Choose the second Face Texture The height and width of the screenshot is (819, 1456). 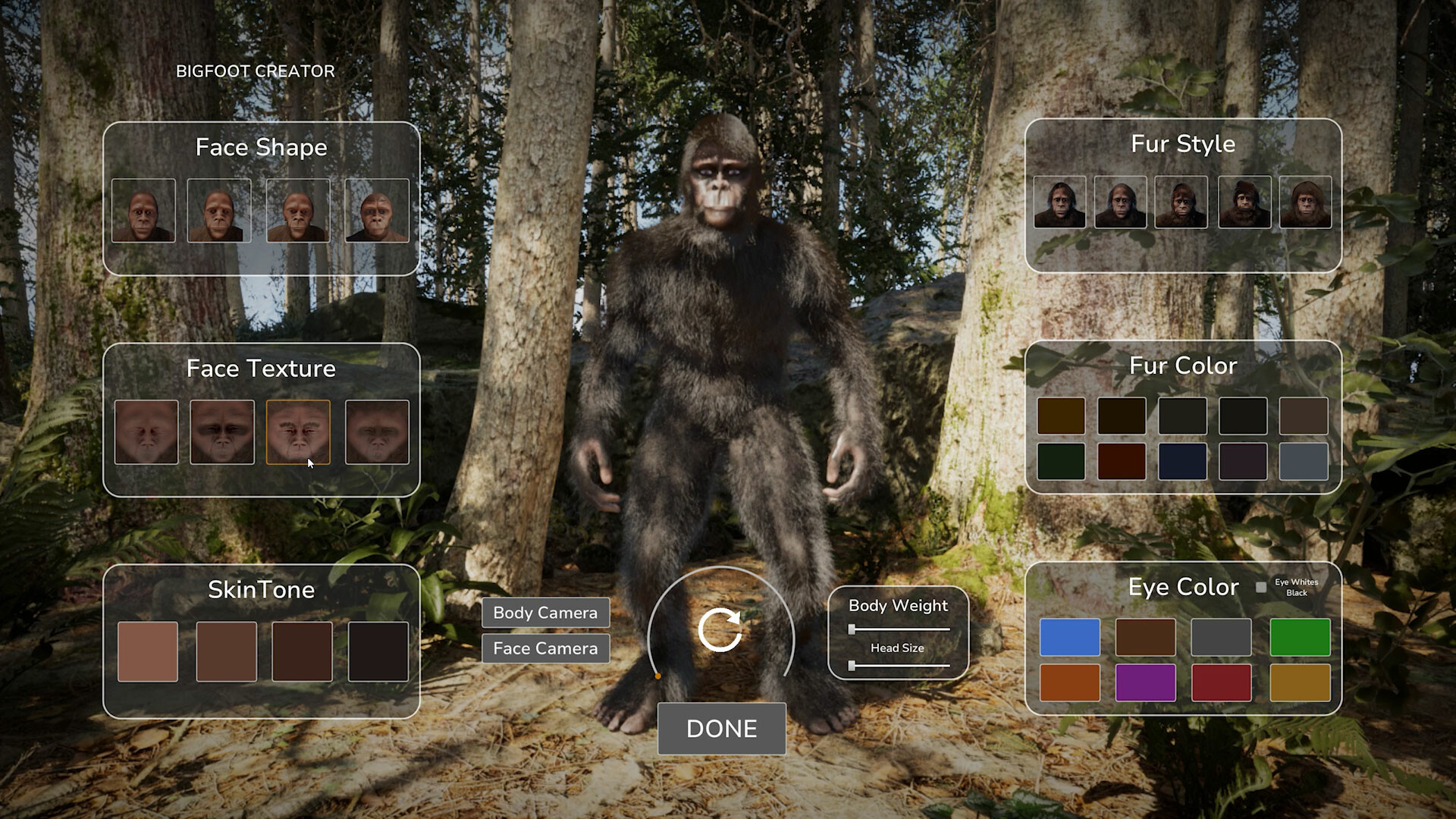pos(222,433)
